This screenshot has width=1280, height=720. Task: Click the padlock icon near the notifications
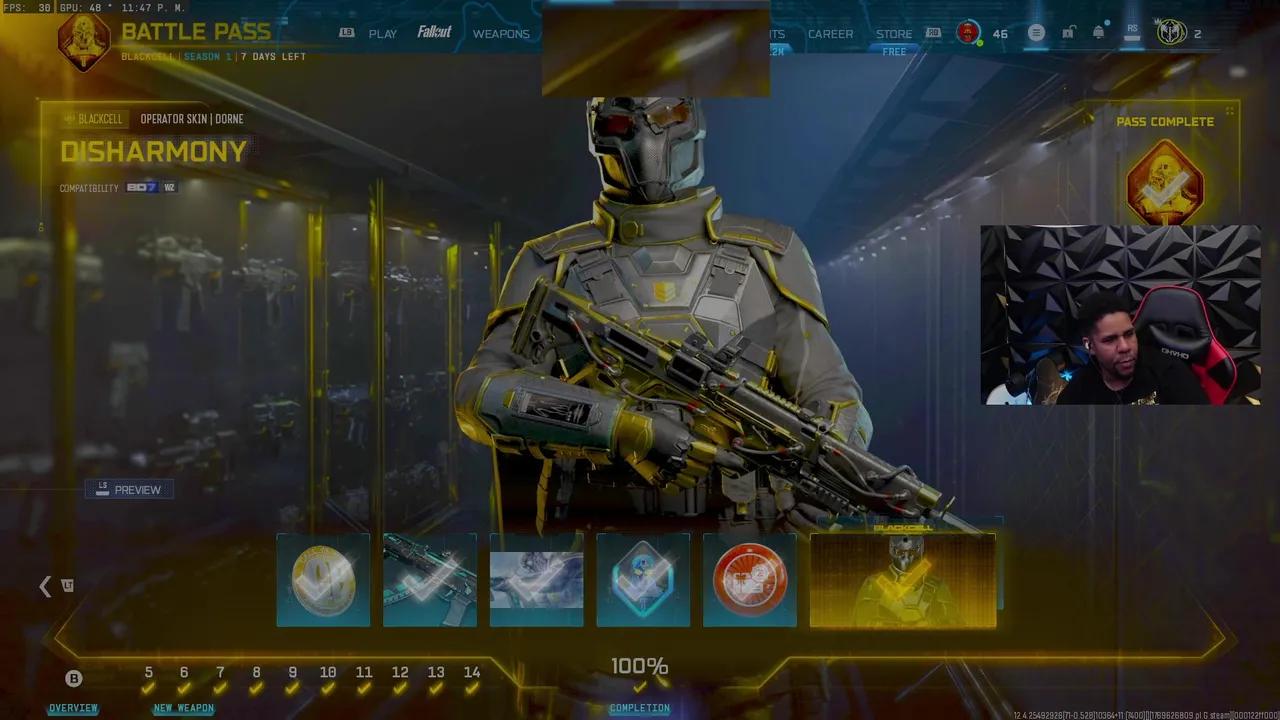(x=1068, y=32)
